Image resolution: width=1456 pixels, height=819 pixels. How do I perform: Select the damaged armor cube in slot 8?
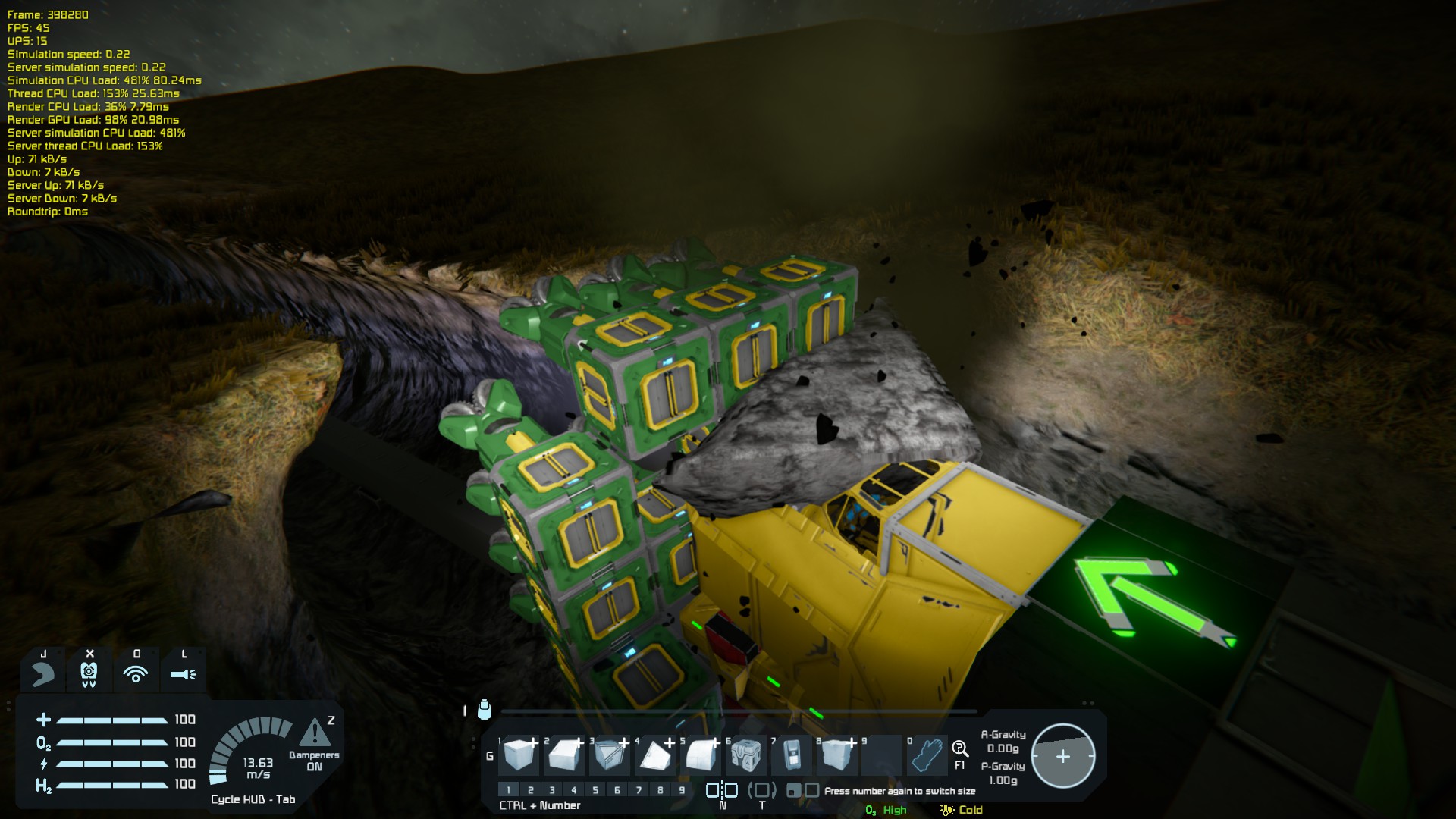(x=837, y=755)
